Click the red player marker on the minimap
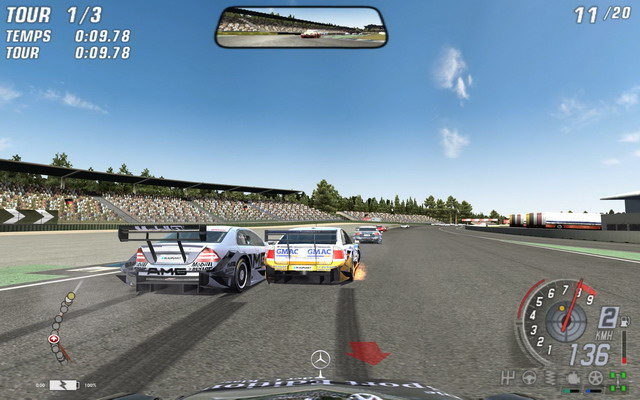Screen dimensions: 640x400 point(53,340)
